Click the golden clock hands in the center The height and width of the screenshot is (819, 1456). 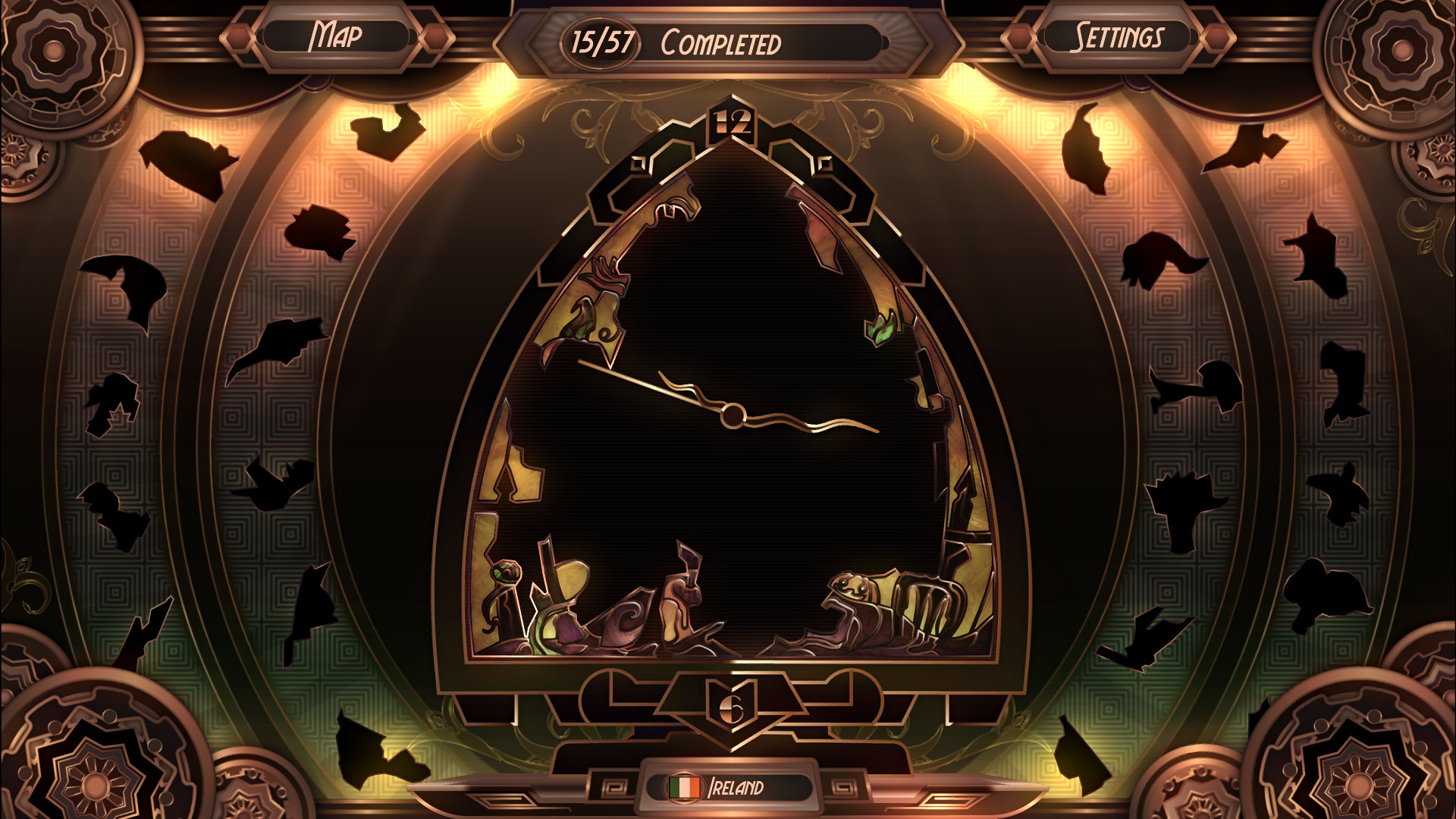click(x=732, y=413)
